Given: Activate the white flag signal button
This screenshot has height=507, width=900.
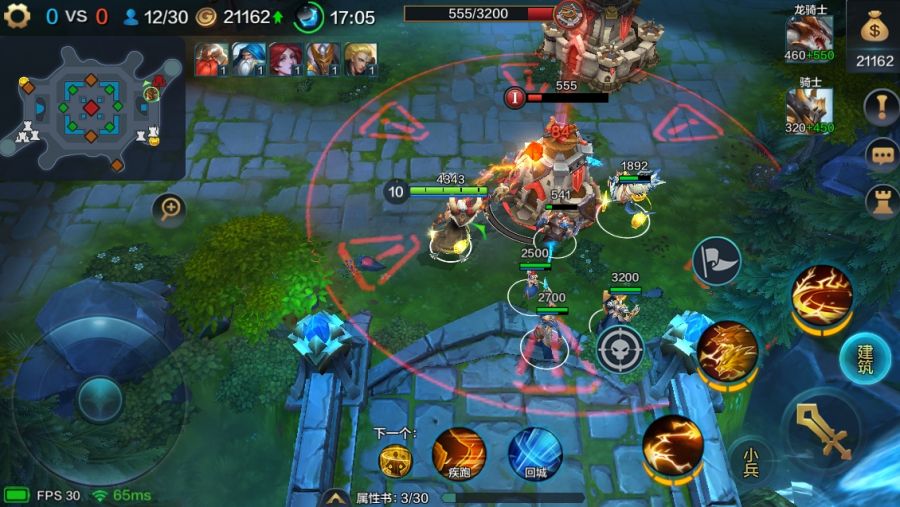Looking at the screenshot, I should click(x=717, y=261).
